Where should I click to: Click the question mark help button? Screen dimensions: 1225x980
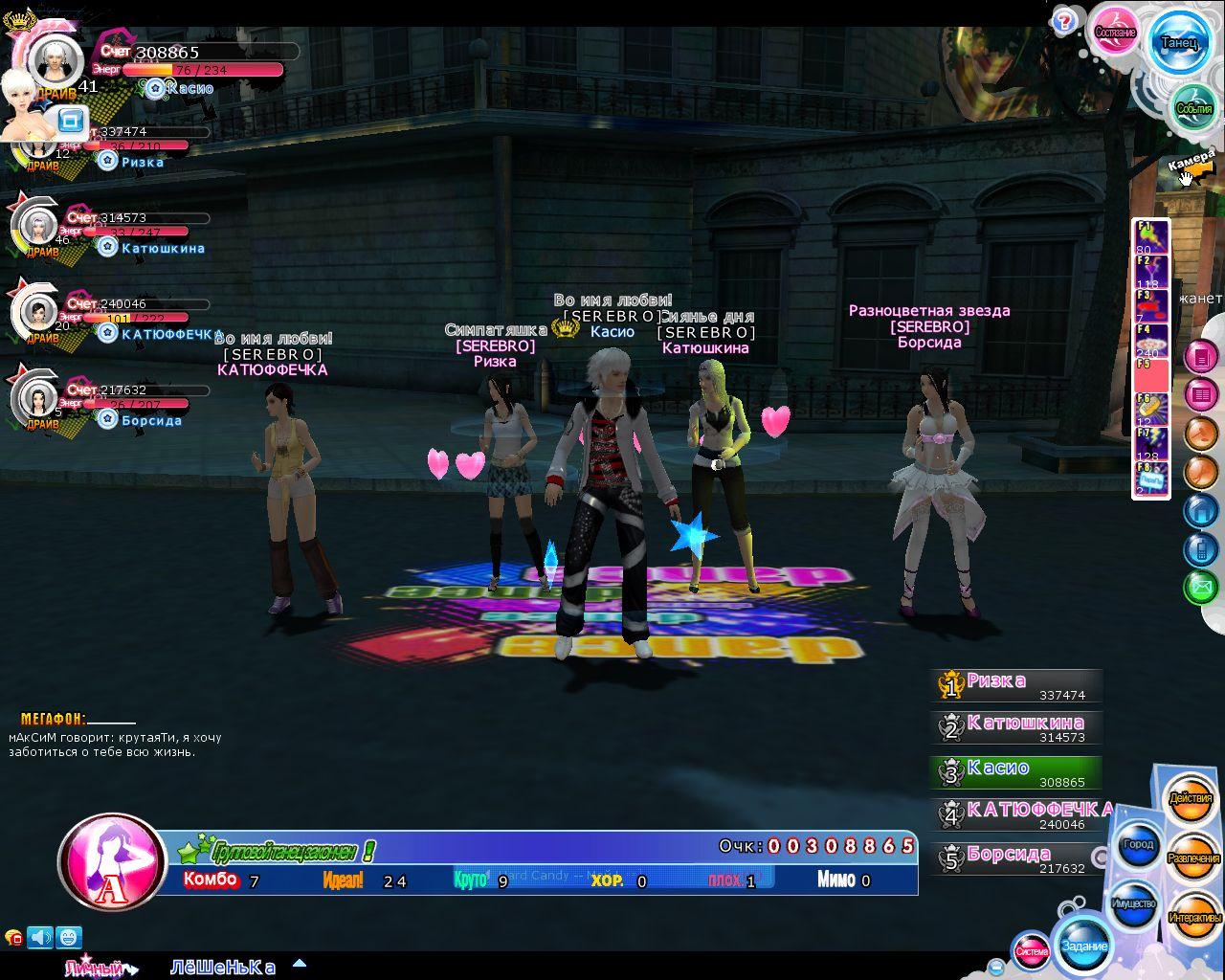(1063, 22)
